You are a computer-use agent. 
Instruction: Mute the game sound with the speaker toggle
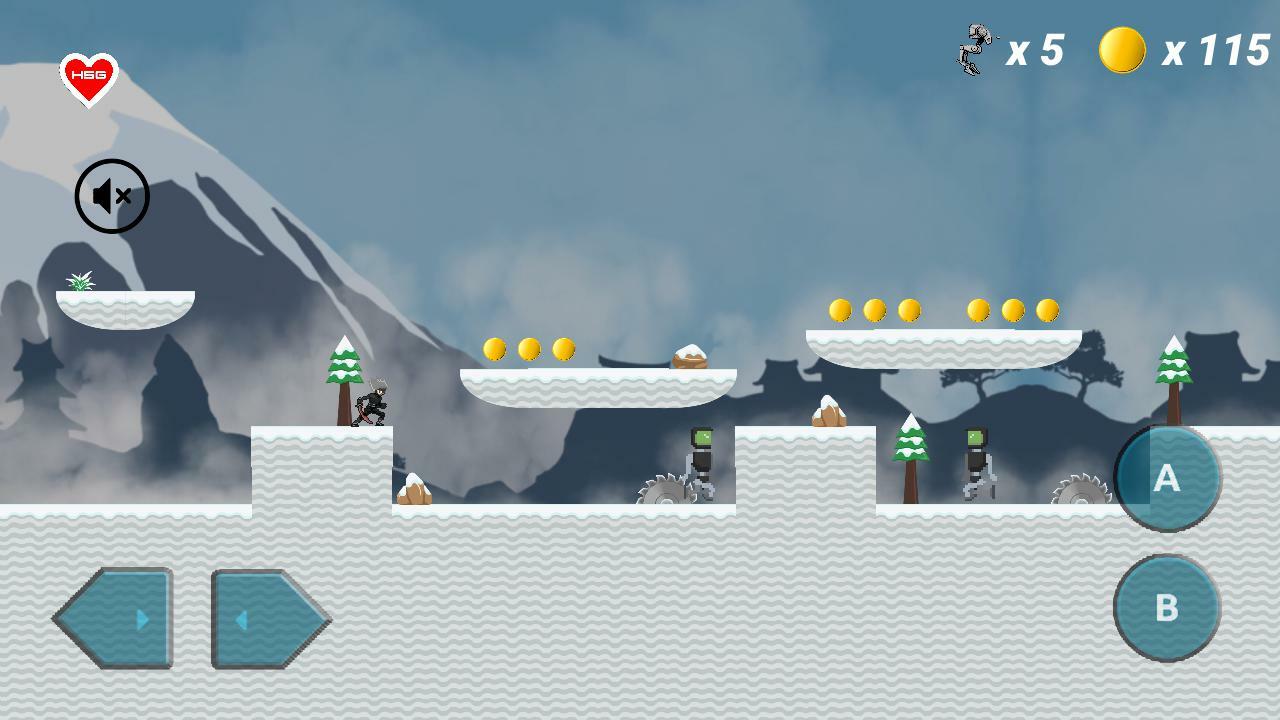click(112, 196)
